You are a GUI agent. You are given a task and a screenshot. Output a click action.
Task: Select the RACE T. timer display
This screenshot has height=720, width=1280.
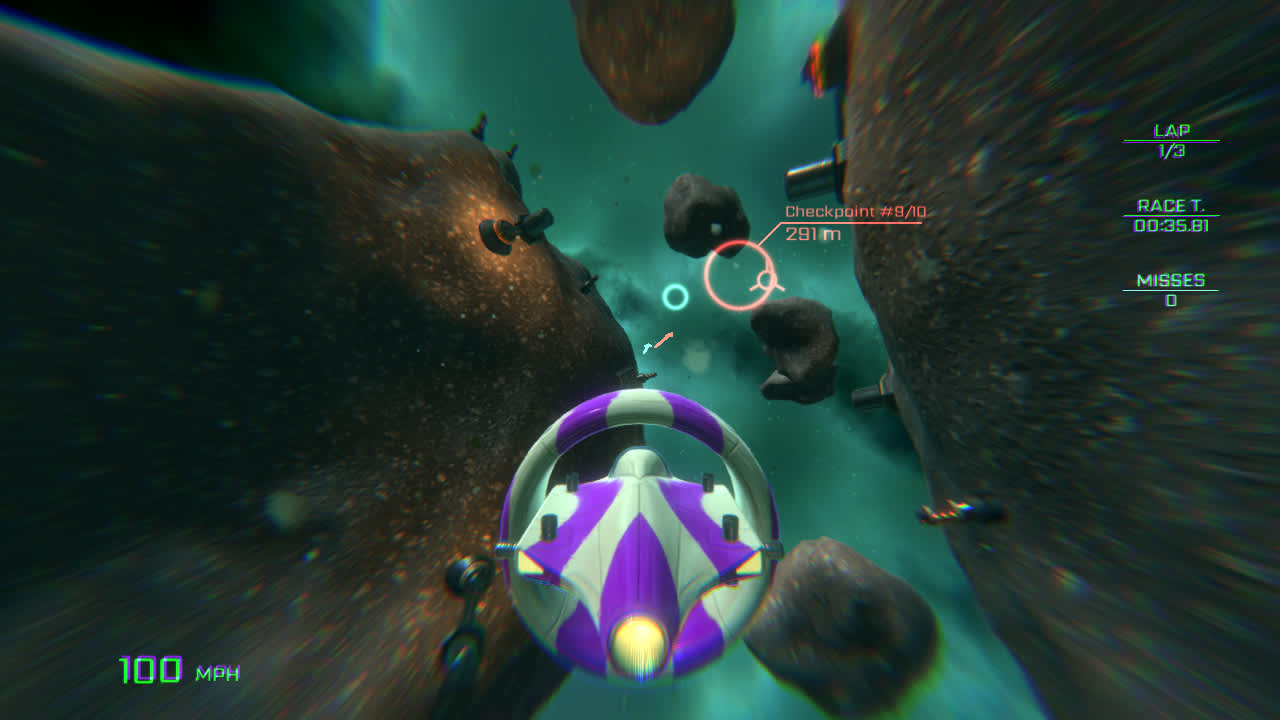pyautogui.click(x=1174, y=217)
